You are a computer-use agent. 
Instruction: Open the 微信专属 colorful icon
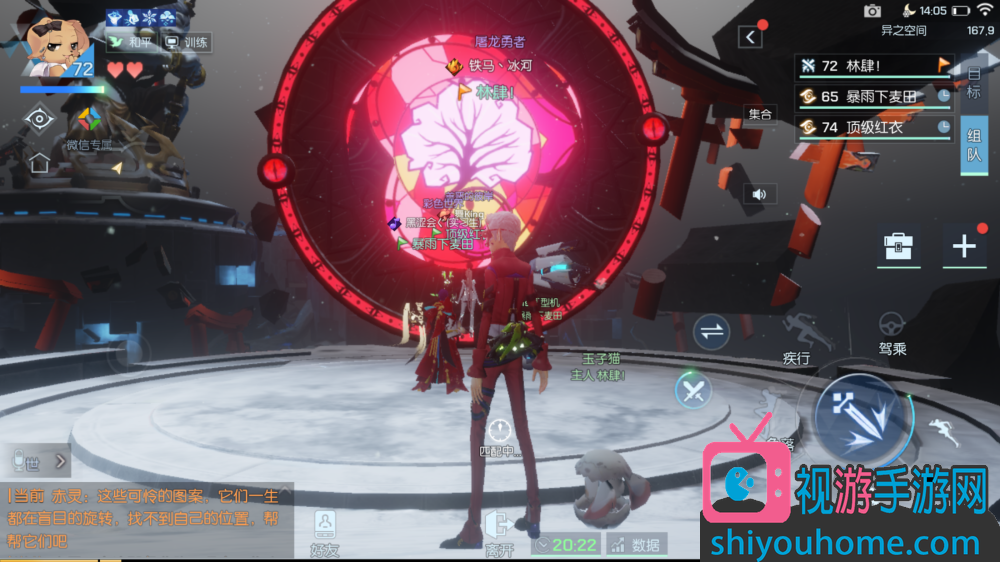(x=90, y=120)
